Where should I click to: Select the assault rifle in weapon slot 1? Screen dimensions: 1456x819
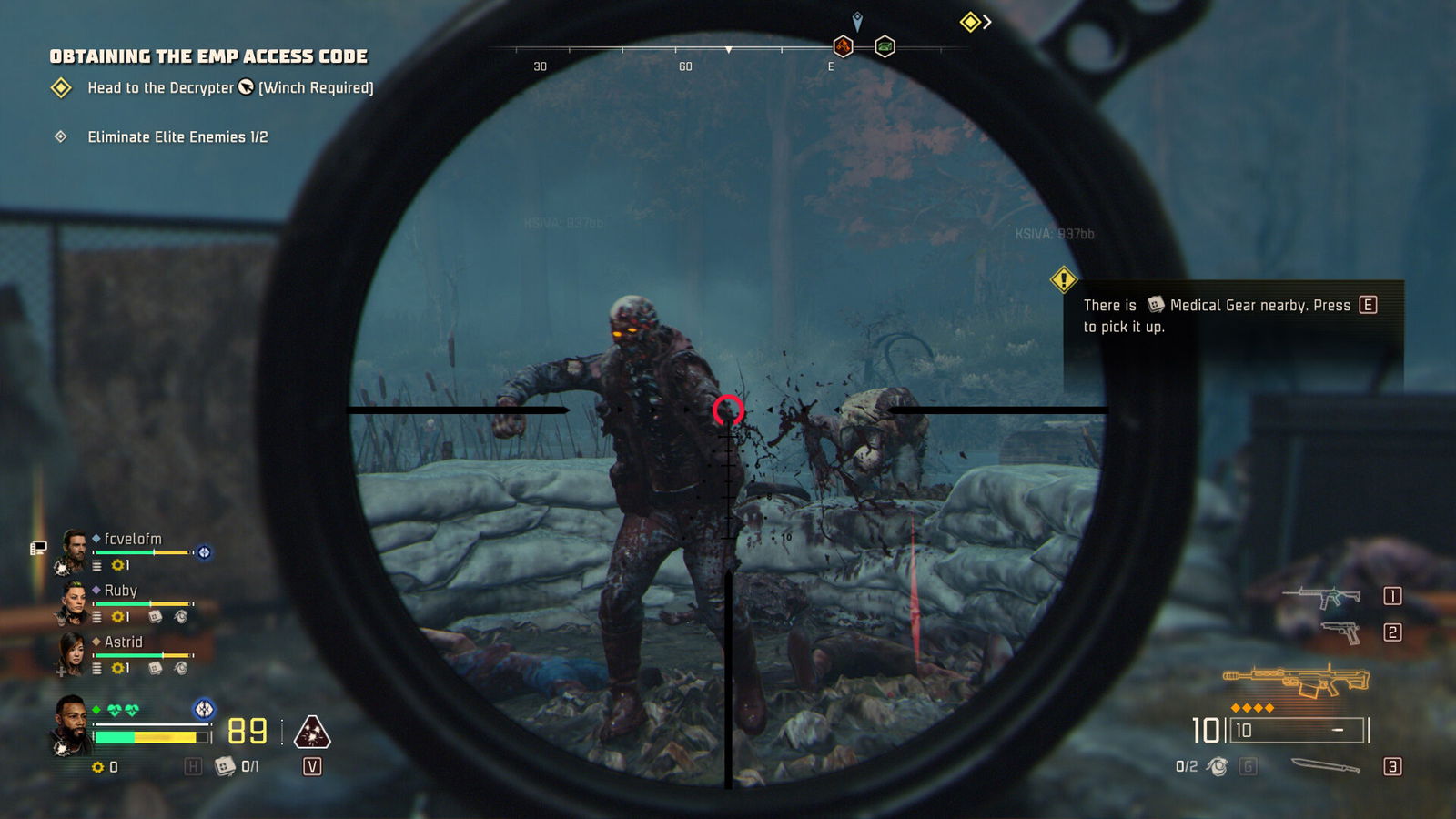[x=1322, y=598]
